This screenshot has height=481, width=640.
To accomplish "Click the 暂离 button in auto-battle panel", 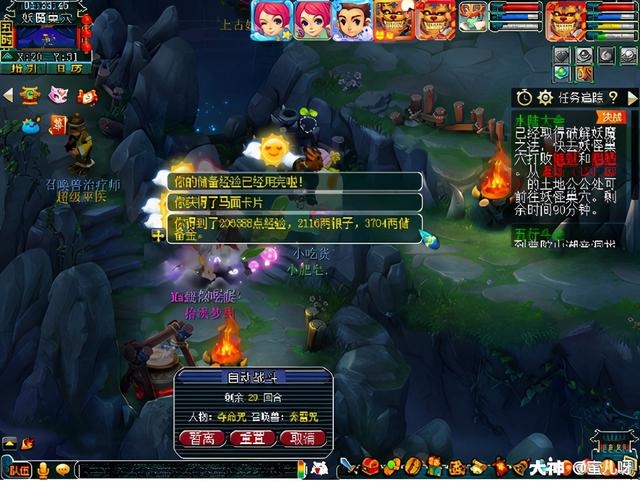I will [201, 438].
